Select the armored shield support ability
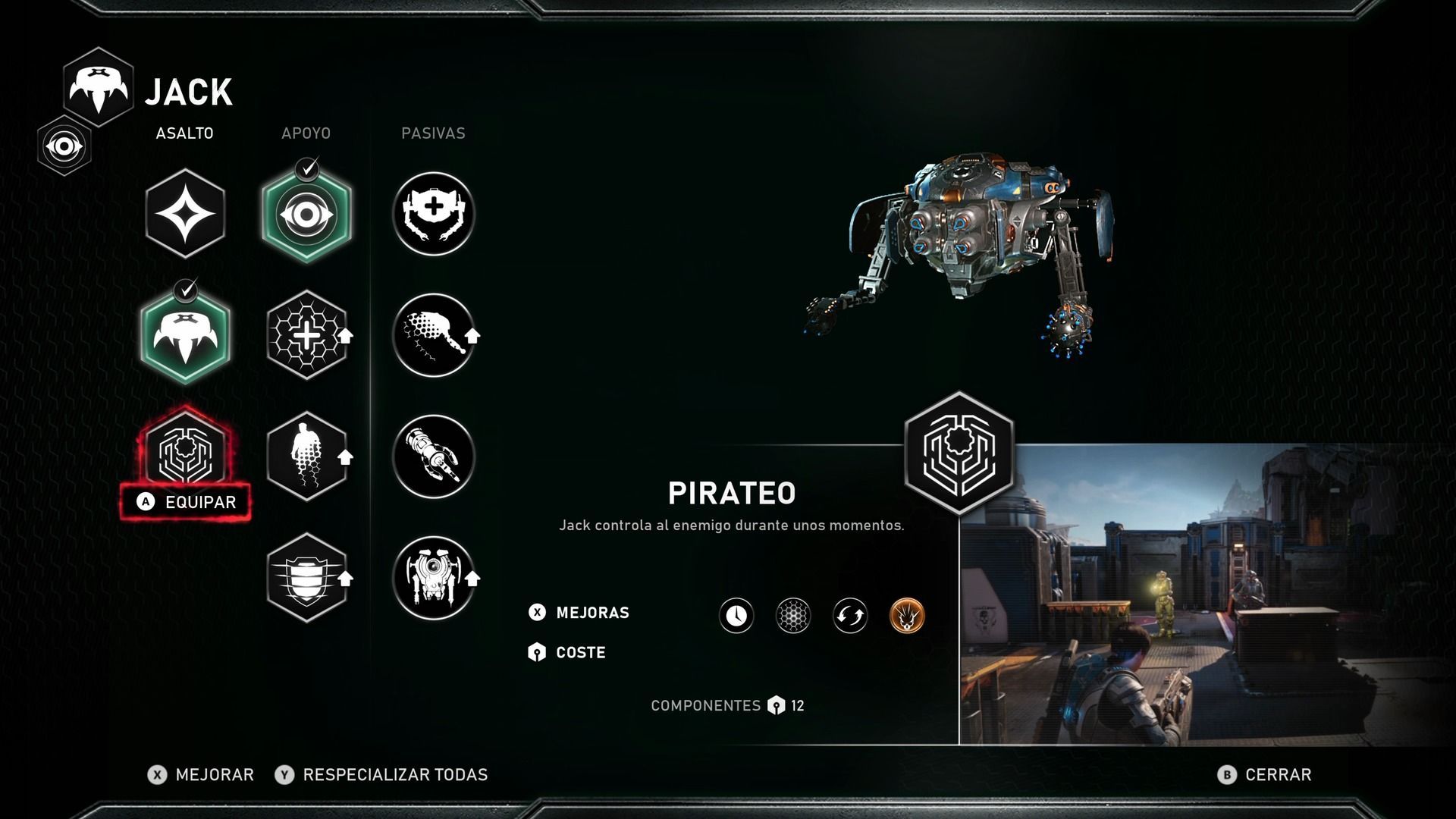This screenshot has height=819, width=1456. [306, 578]
